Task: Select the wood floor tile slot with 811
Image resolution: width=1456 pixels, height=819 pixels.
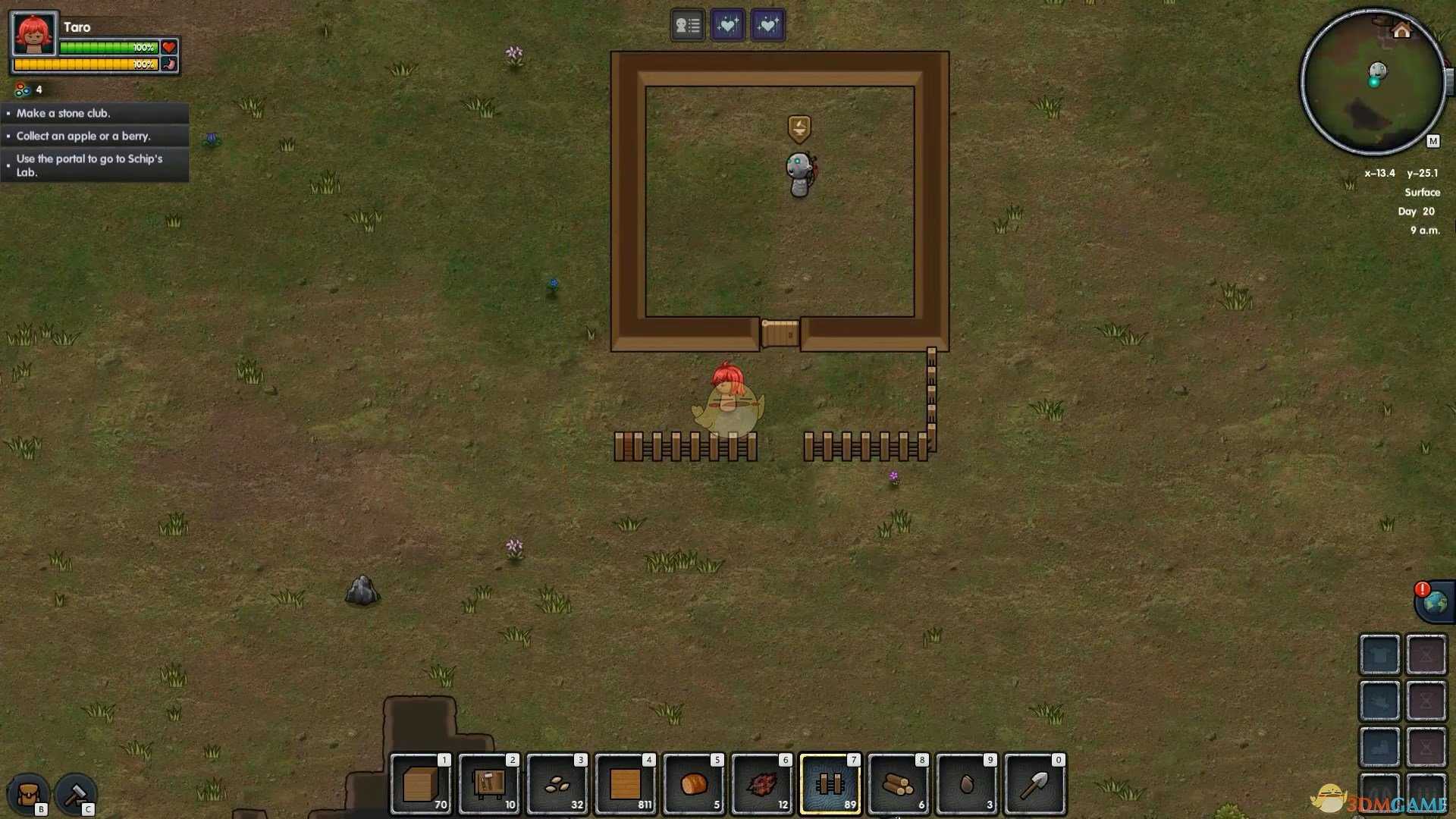Action: point(626,784)
